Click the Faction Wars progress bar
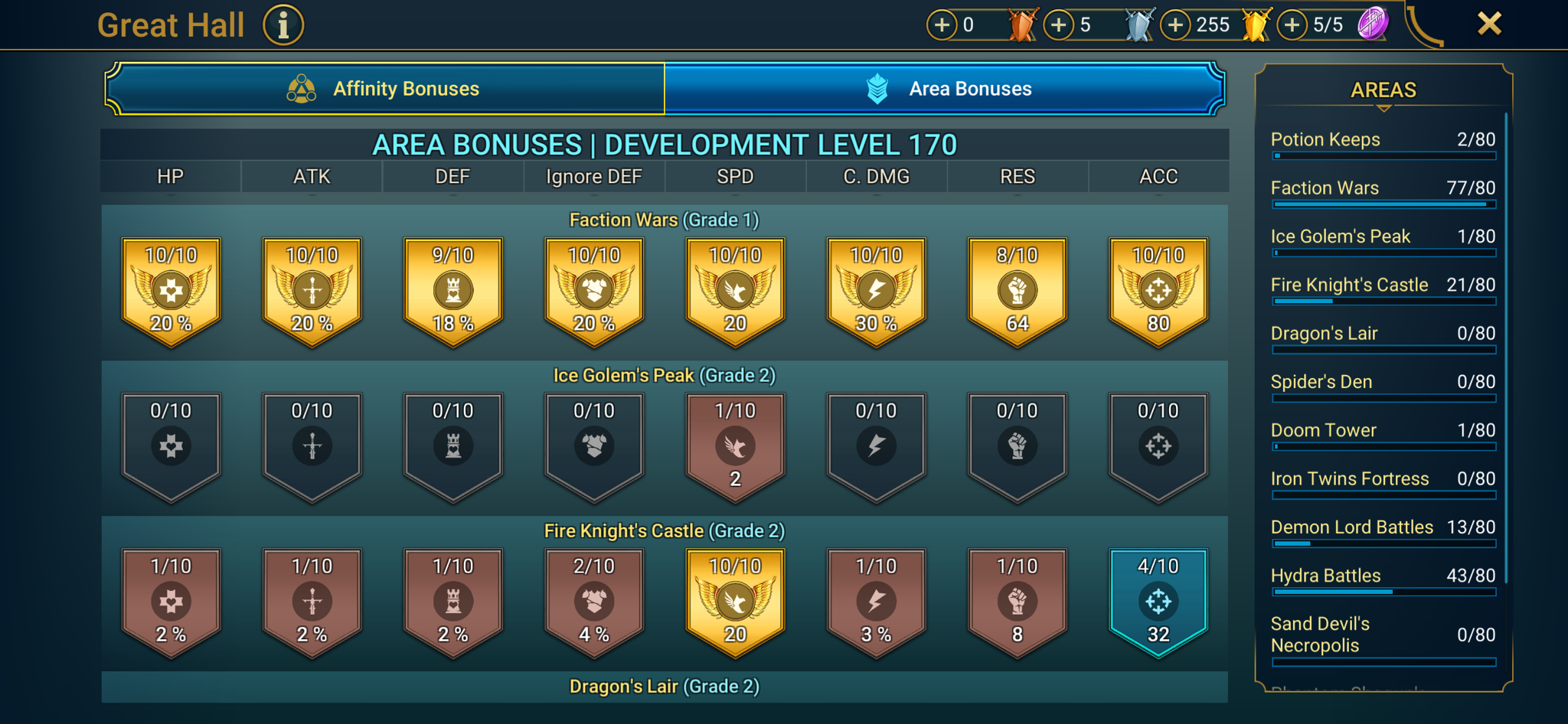 pyautogui.click(x=1383, y=204)
